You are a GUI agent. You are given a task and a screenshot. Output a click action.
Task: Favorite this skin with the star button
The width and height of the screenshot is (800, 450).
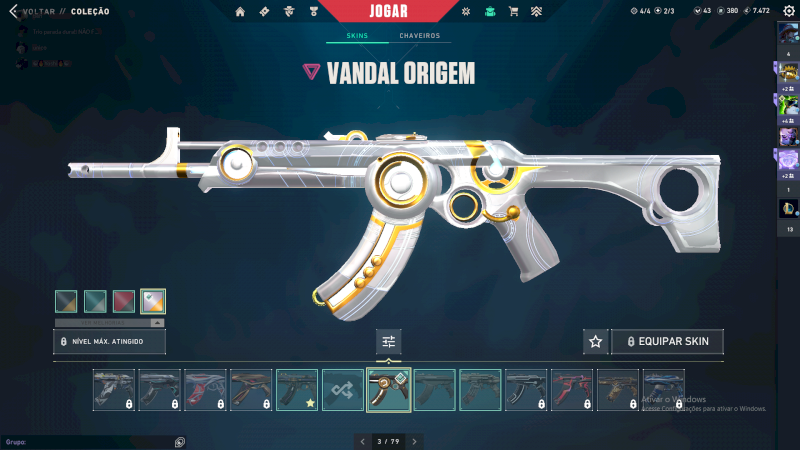point(596,342)
